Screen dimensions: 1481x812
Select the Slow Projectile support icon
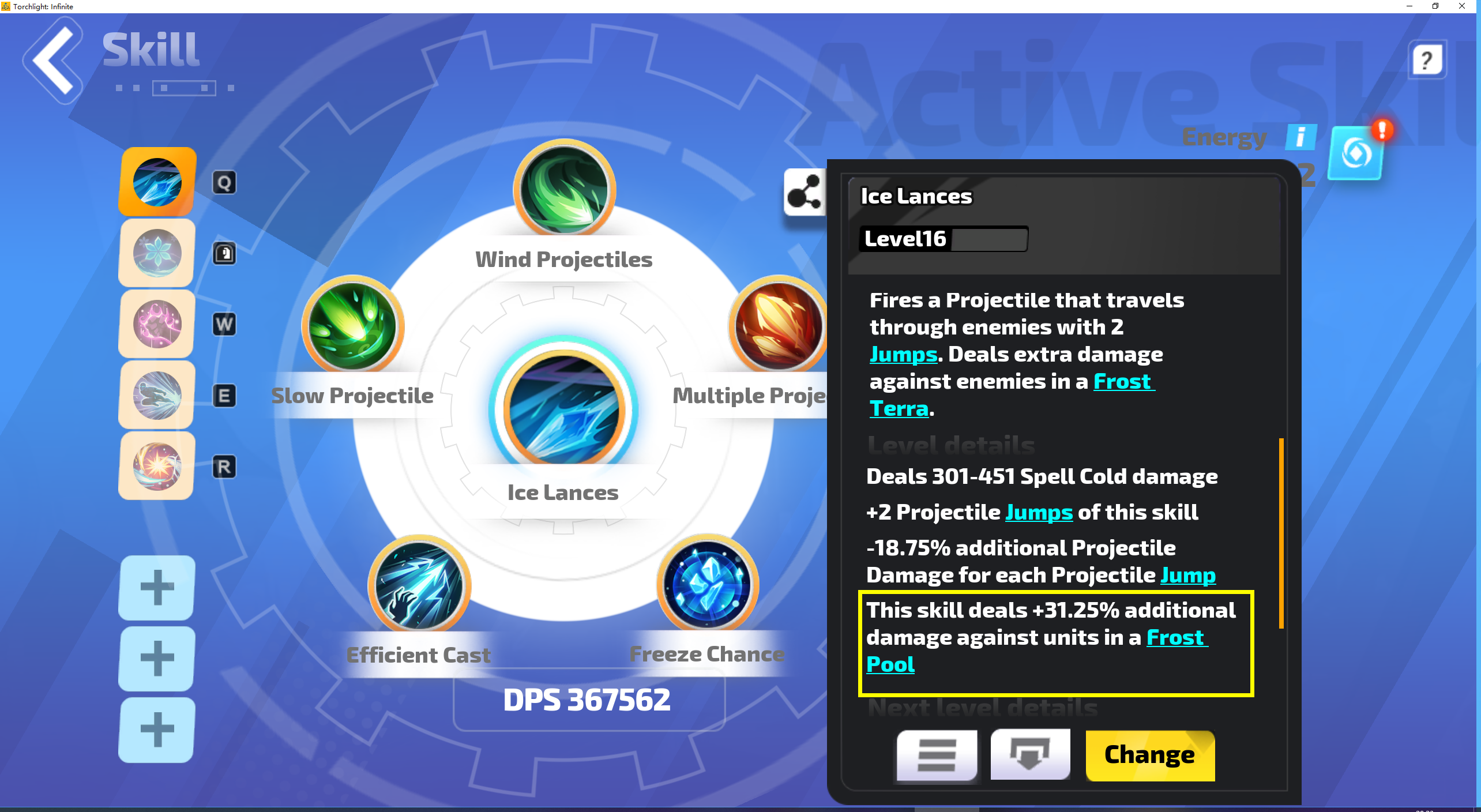click(x=352, y=326)
